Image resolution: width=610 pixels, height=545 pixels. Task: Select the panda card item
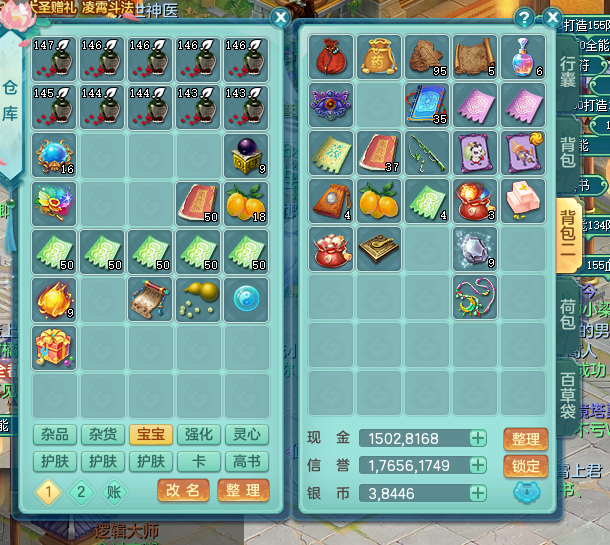pos(477,152)
